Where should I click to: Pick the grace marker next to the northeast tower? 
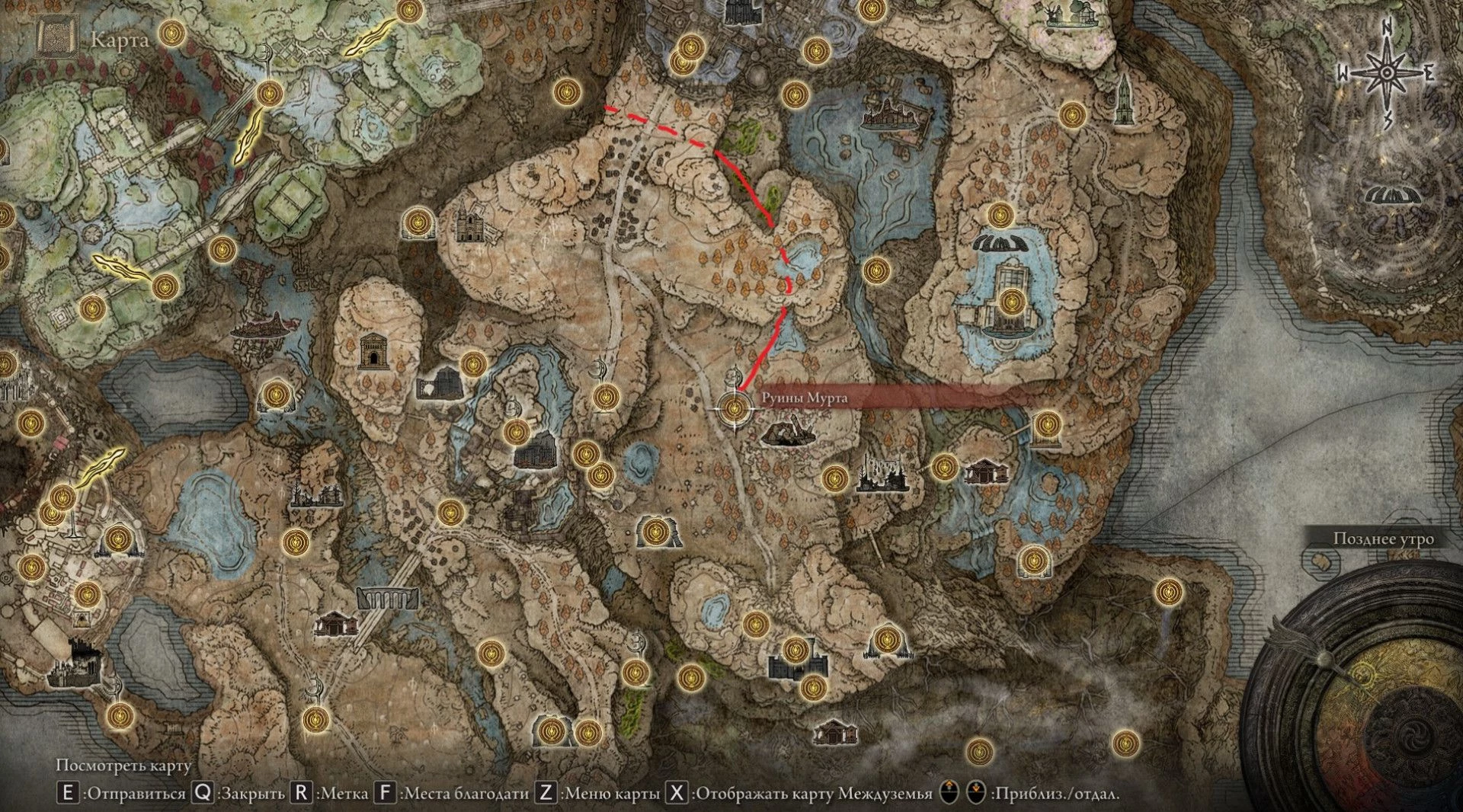1071,114
